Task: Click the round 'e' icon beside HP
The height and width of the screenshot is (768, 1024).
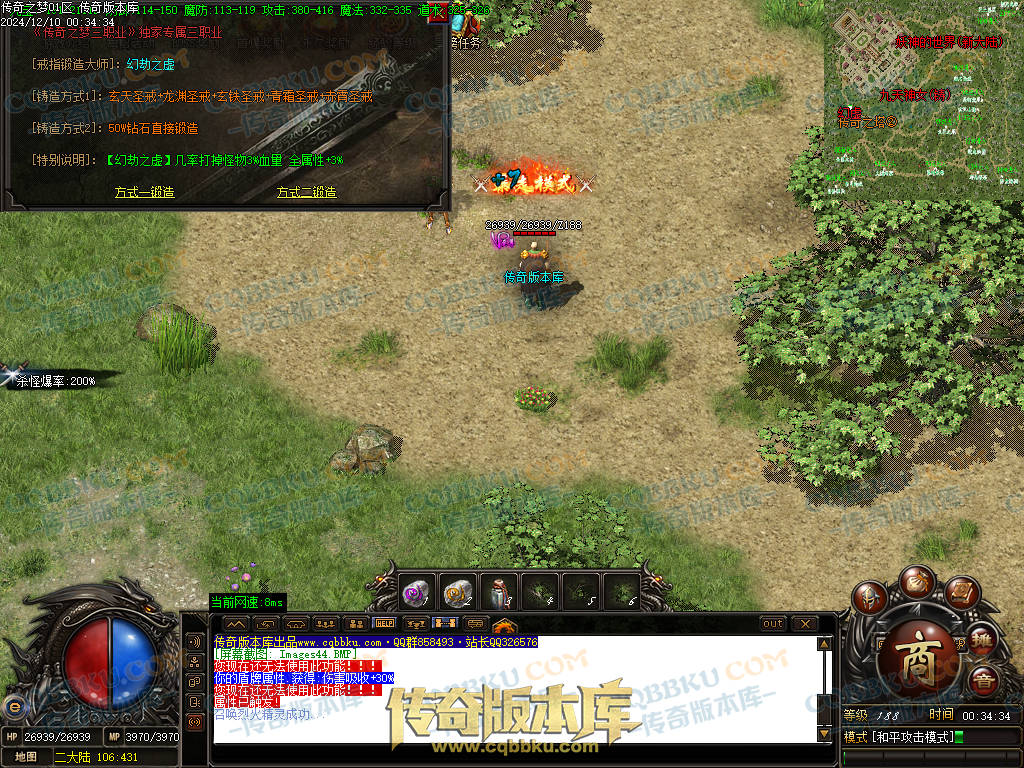Action: [13, 707]
